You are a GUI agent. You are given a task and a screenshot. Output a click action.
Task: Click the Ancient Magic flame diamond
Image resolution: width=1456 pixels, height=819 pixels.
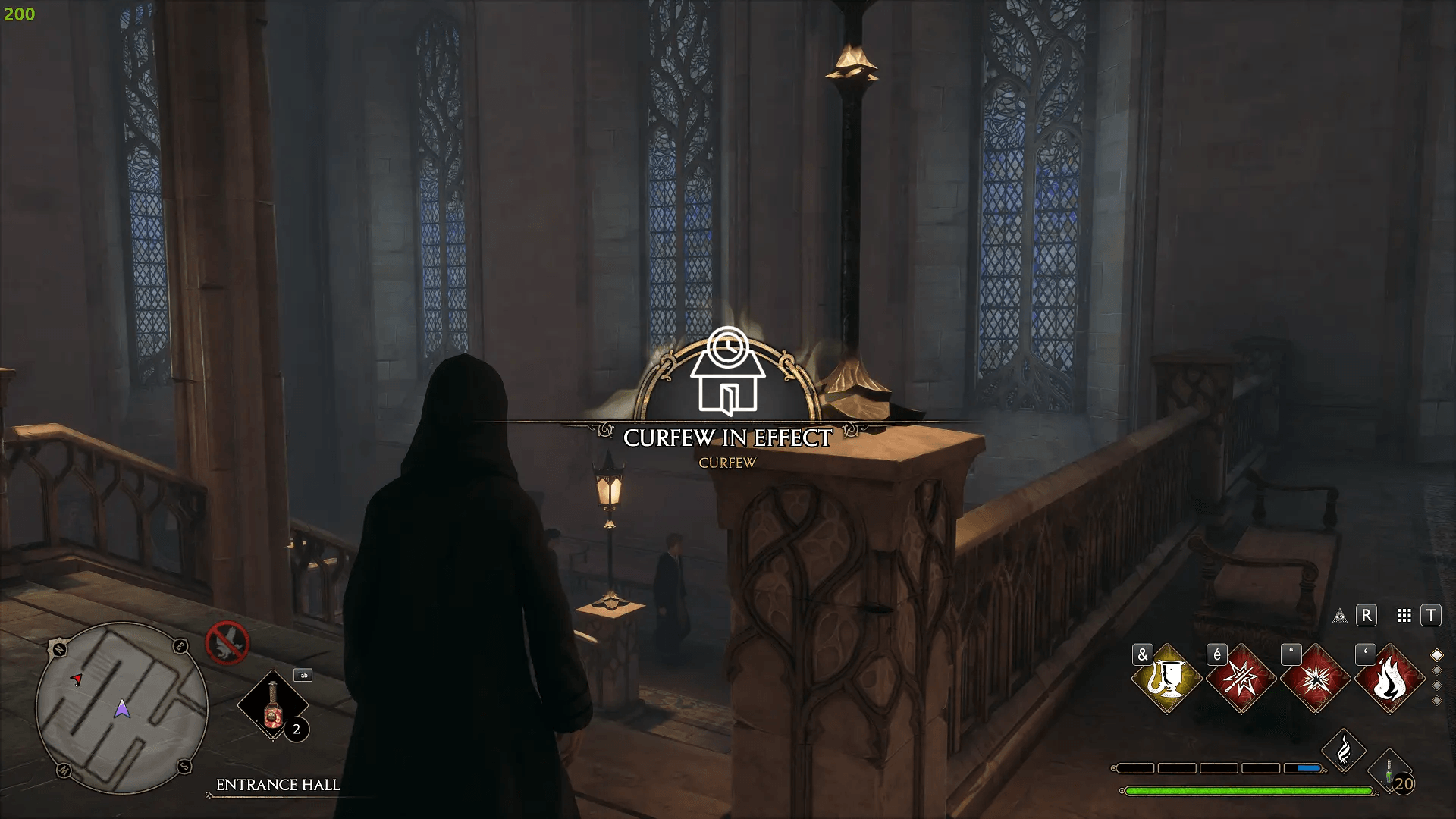point(1344,748)
